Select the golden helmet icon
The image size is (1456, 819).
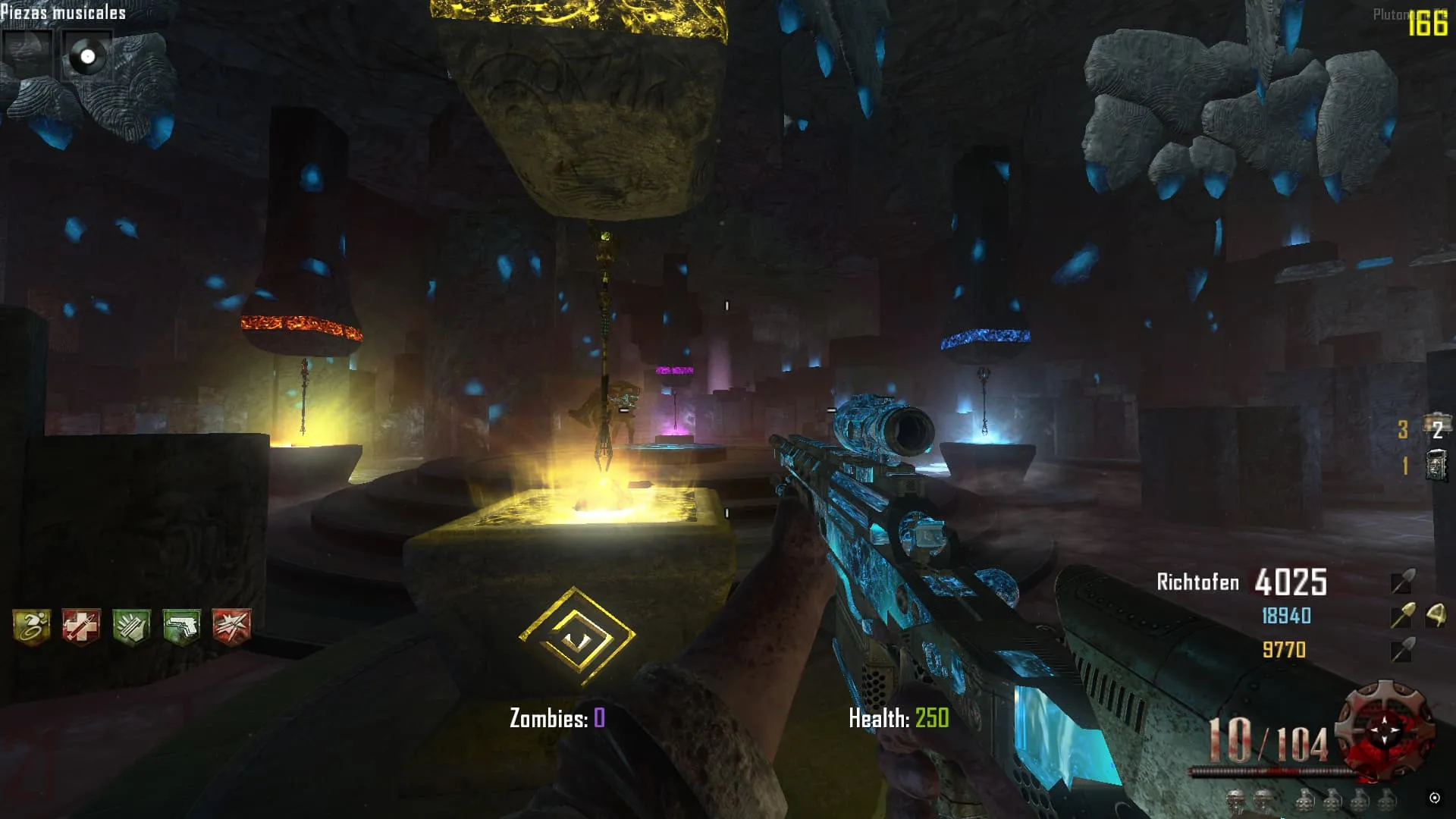pos(1436,614)
